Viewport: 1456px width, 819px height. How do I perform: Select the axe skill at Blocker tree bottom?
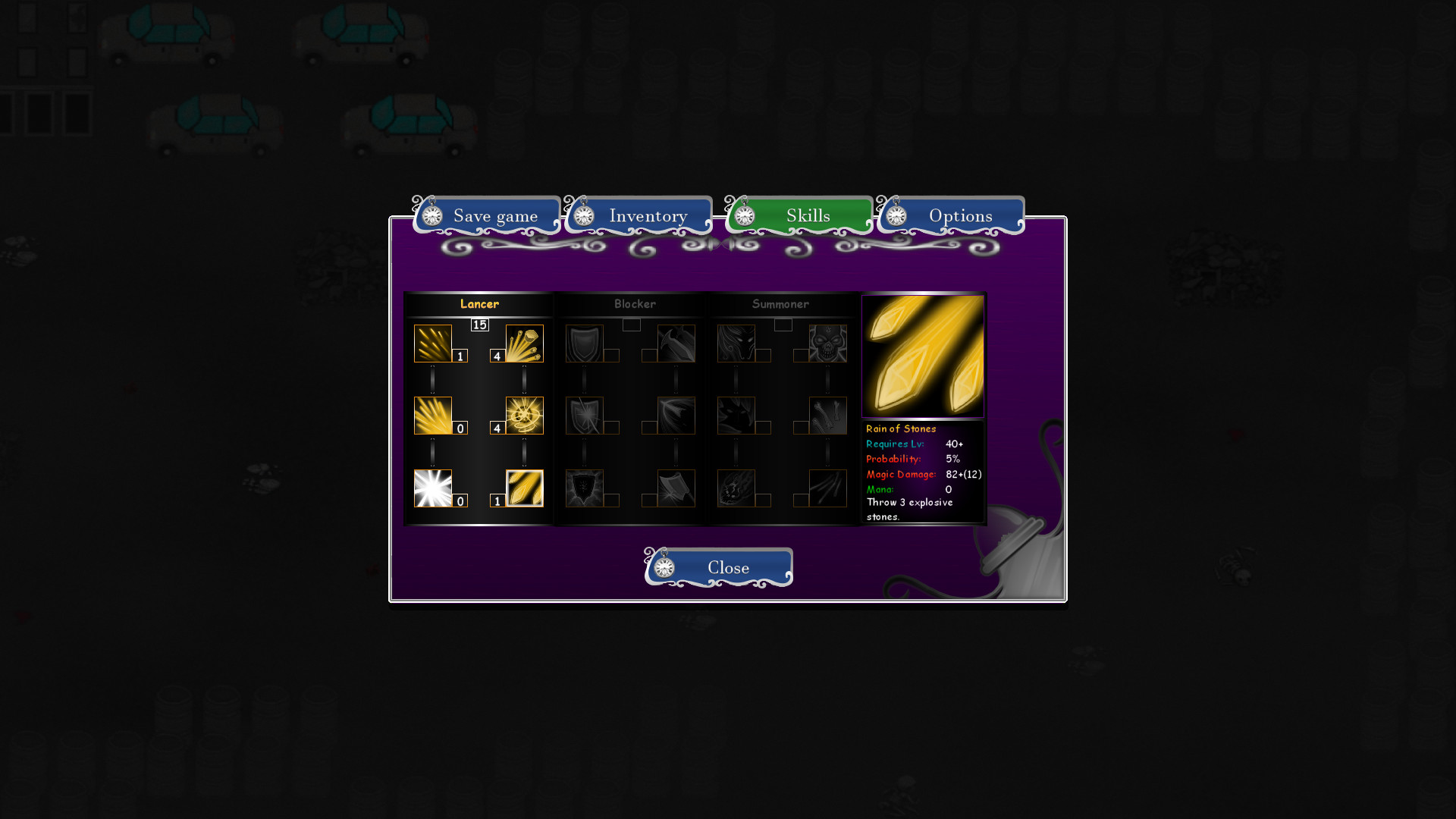[676, 488]
